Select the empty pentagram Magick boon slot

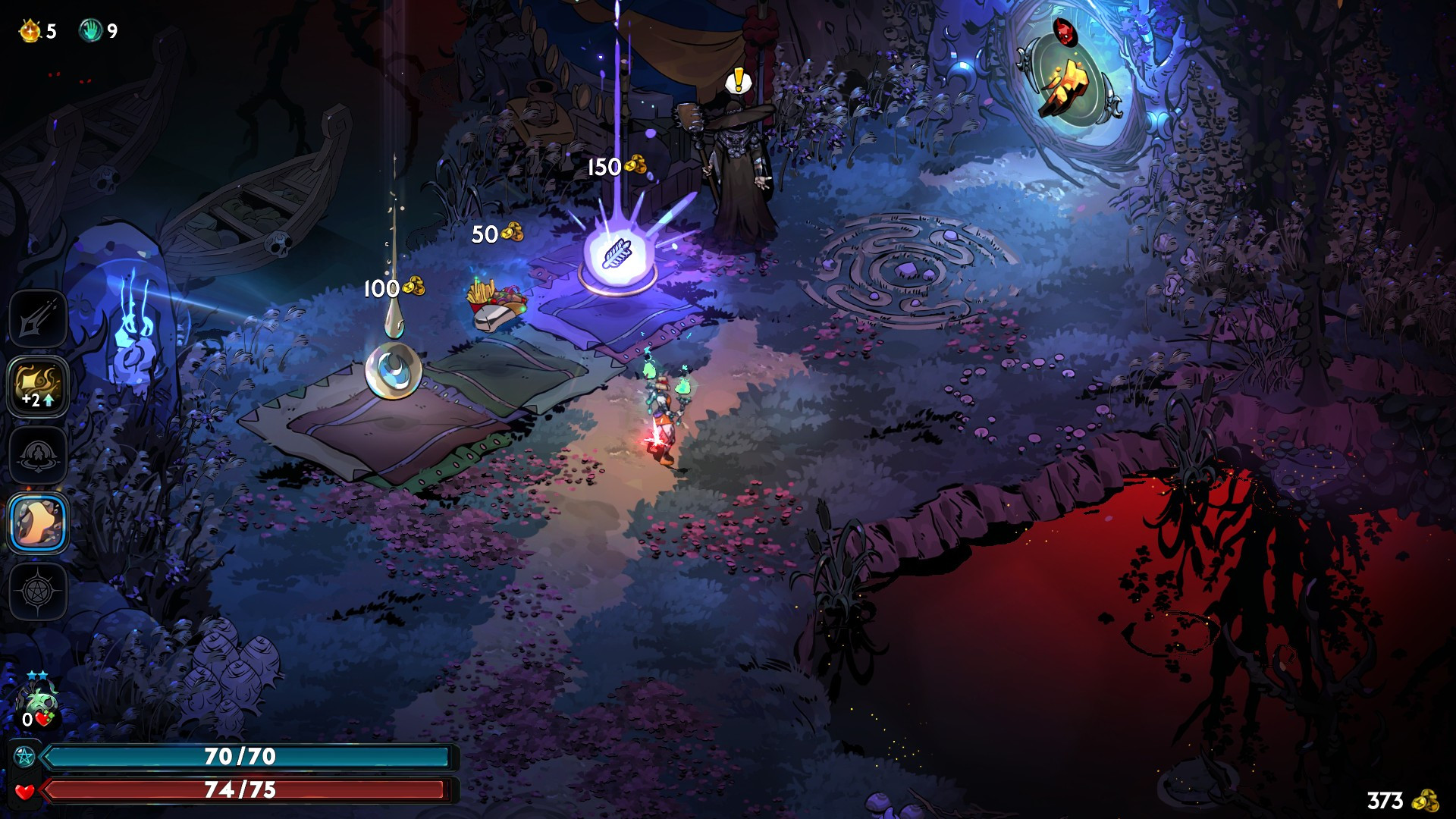38,591
